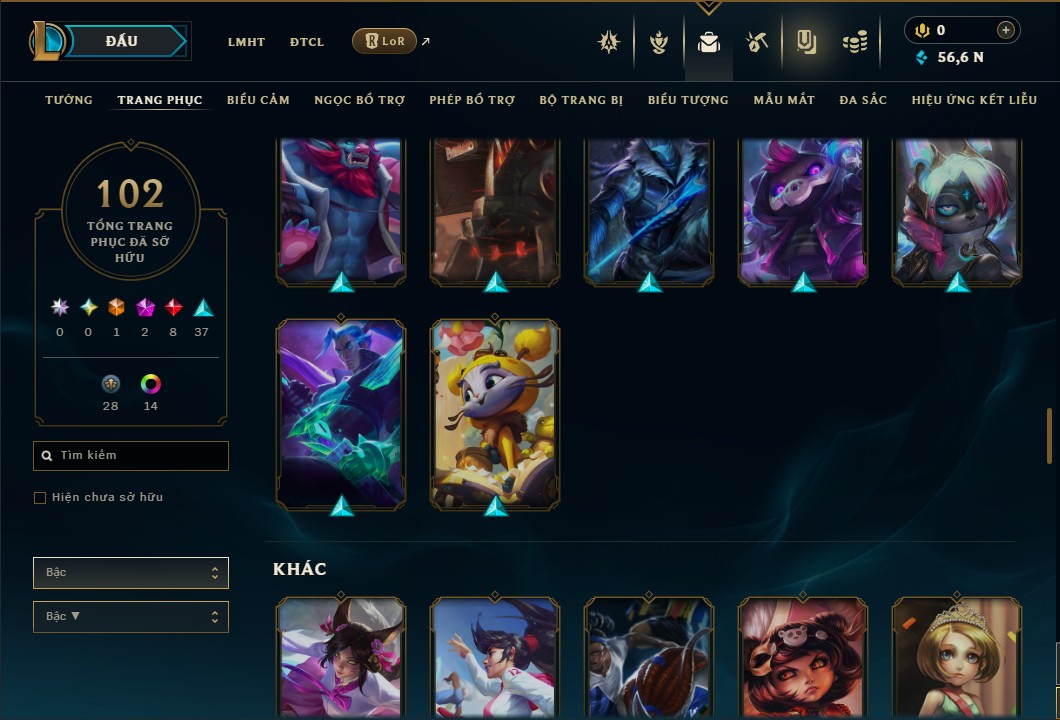Screen dimensions: 1060x720
Task: Open the first Bậc grouping dropdown
Action: click(x=131, y=573)
